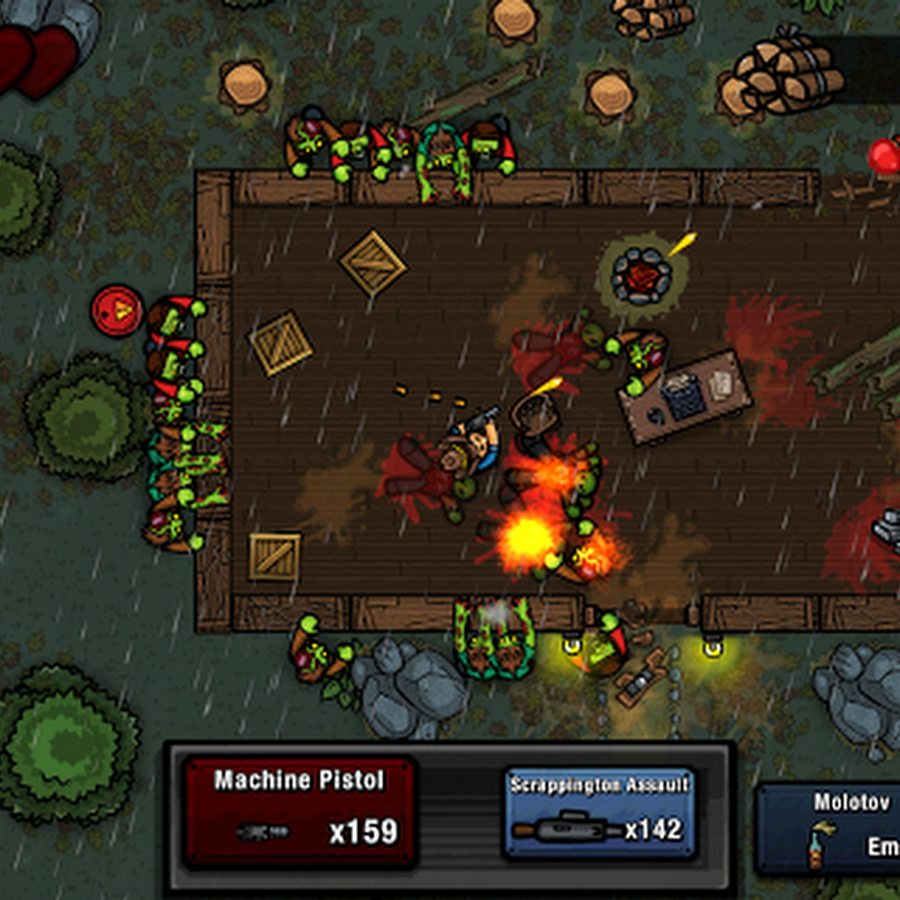Choose the Molotov throwable slot
The width and height of the screenshot is (900, 900).
point(830,828)
